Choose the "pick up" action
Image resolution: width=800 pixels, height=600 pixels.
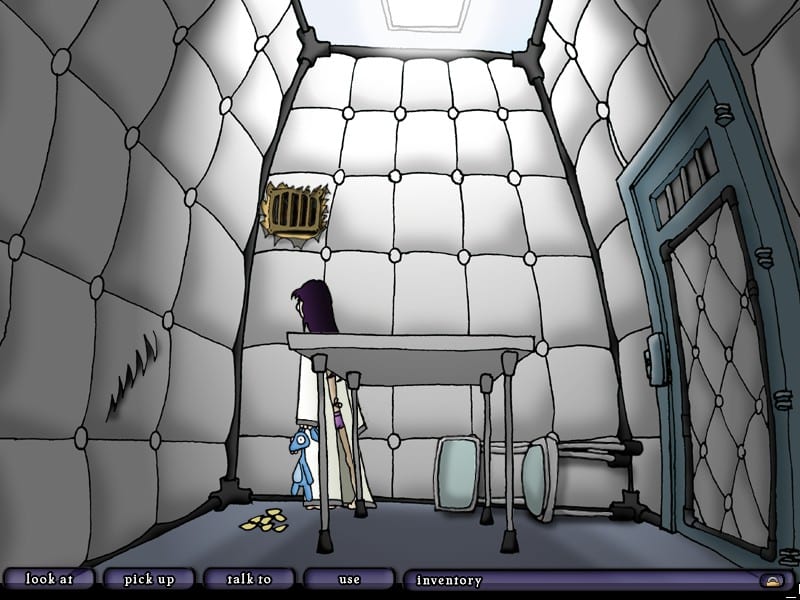(x=148, y=579)
